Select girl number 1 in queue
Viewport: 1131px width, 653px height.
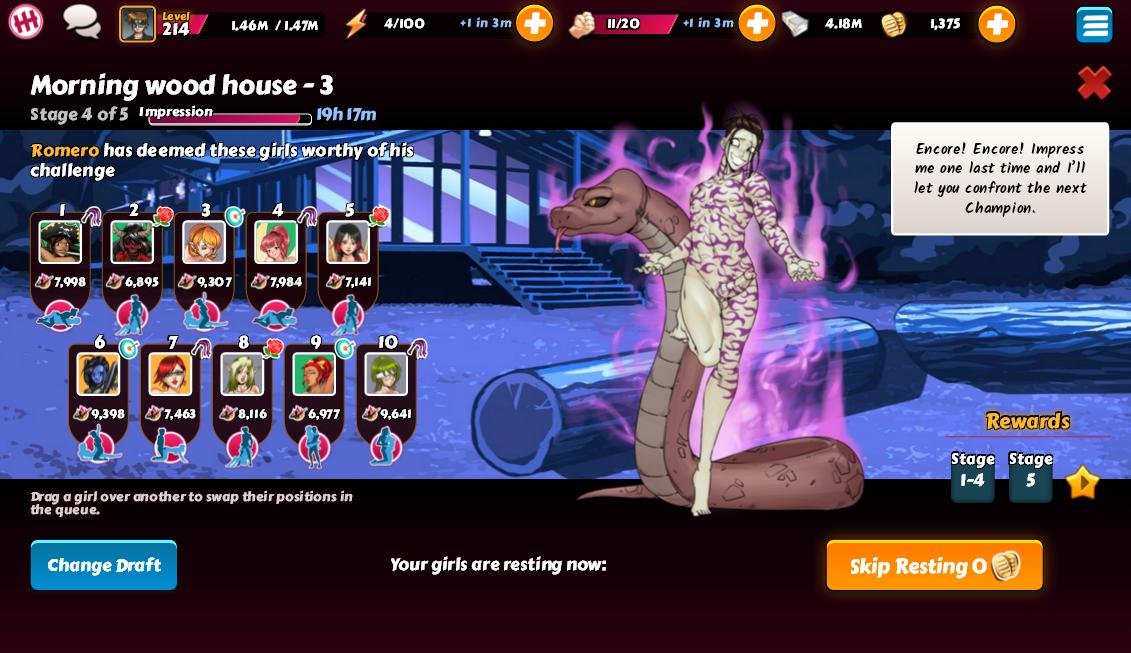60,242
